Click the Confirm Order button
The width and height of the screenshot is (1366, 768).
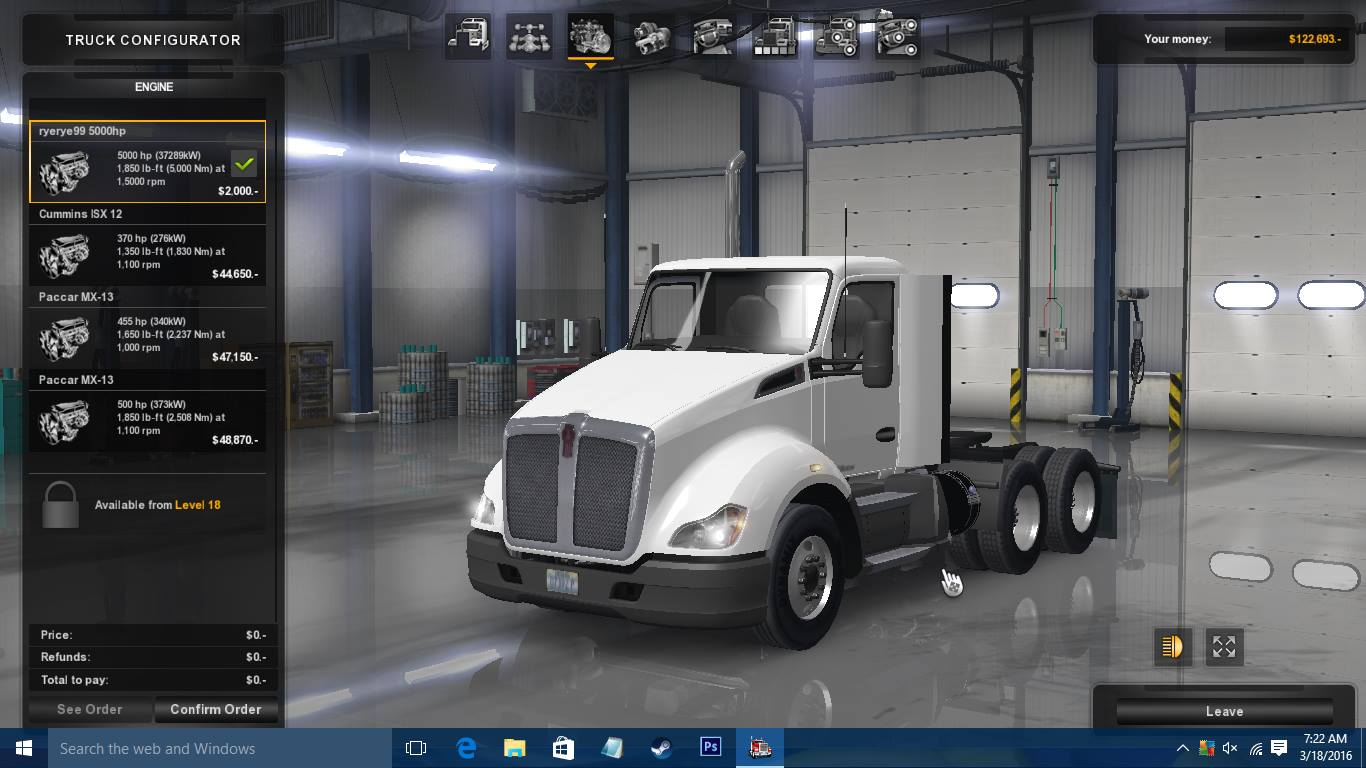point(215,709)
